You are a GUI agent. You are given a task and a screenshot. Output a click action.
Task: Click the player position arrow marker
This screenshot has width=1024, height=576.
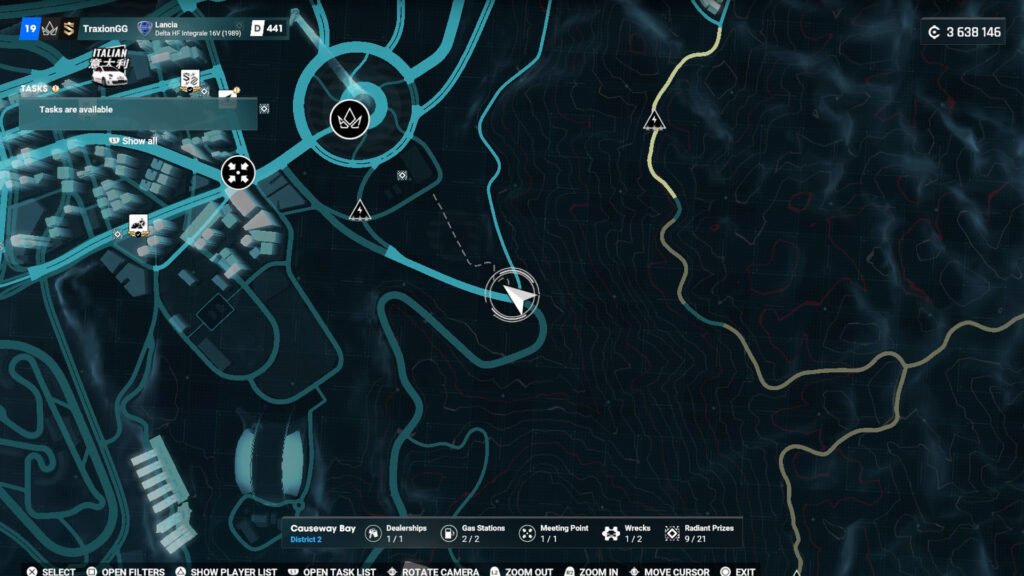point(513,293)
